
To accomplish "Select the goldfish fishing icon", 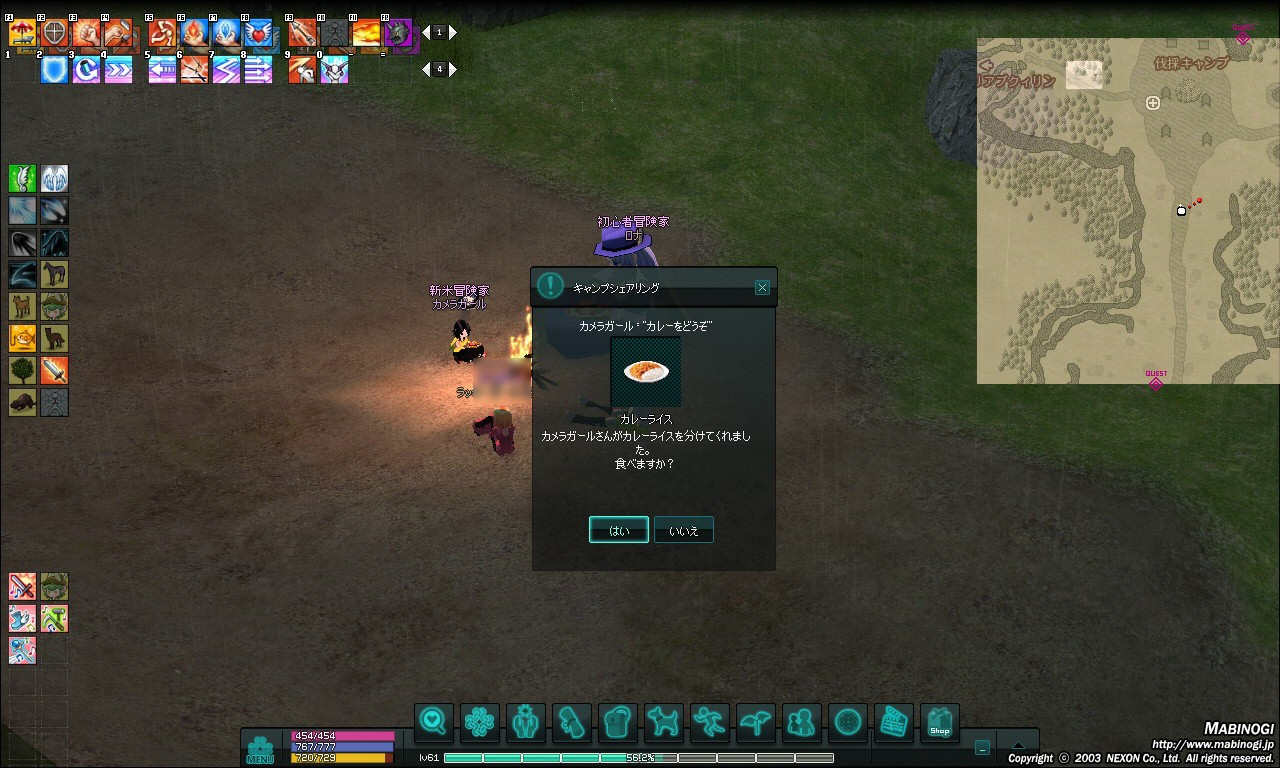I will 22,339.
